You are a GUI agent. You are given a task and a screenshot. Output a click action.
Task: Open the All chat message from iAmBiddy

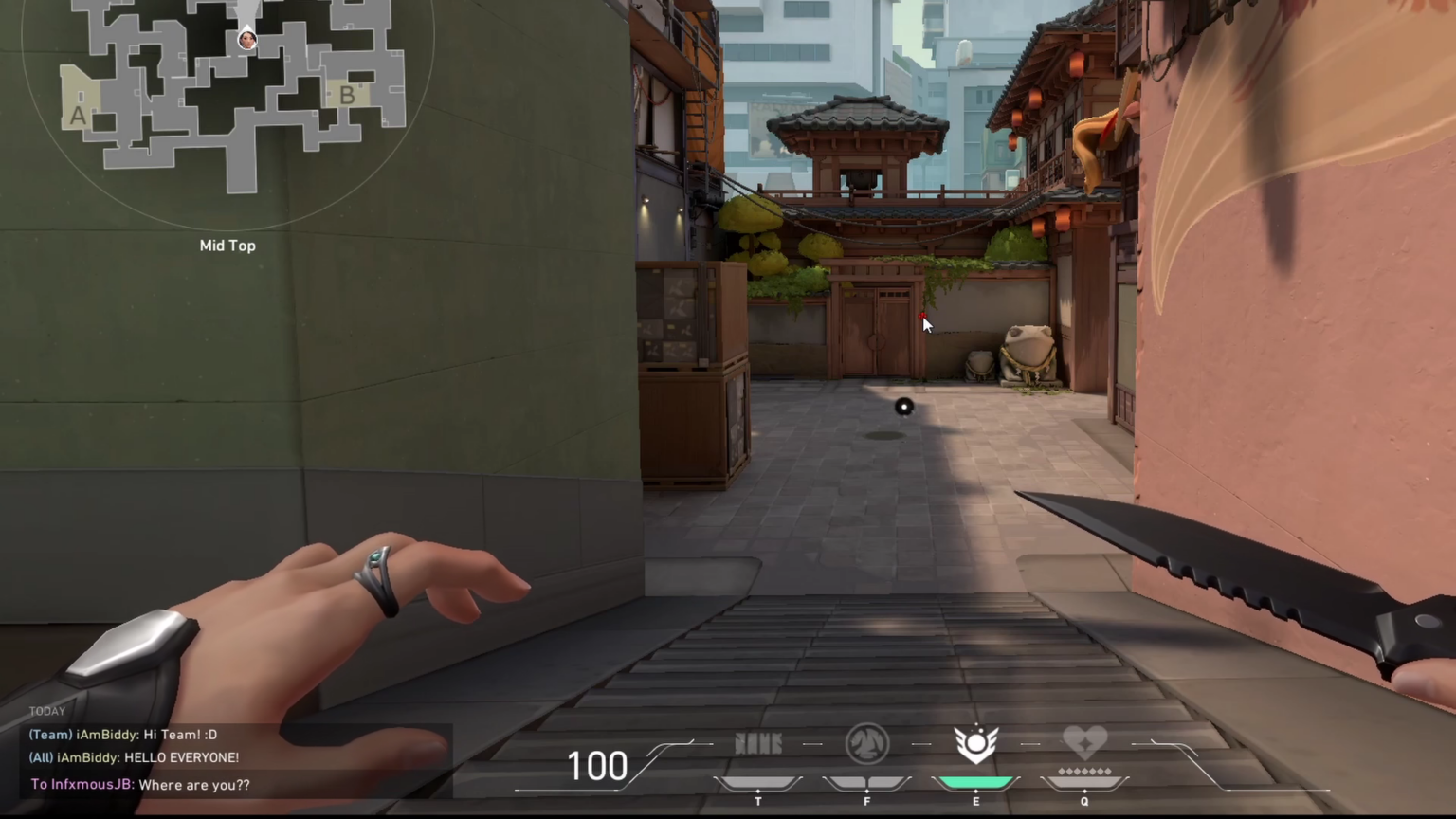click(x=133, y=757)
